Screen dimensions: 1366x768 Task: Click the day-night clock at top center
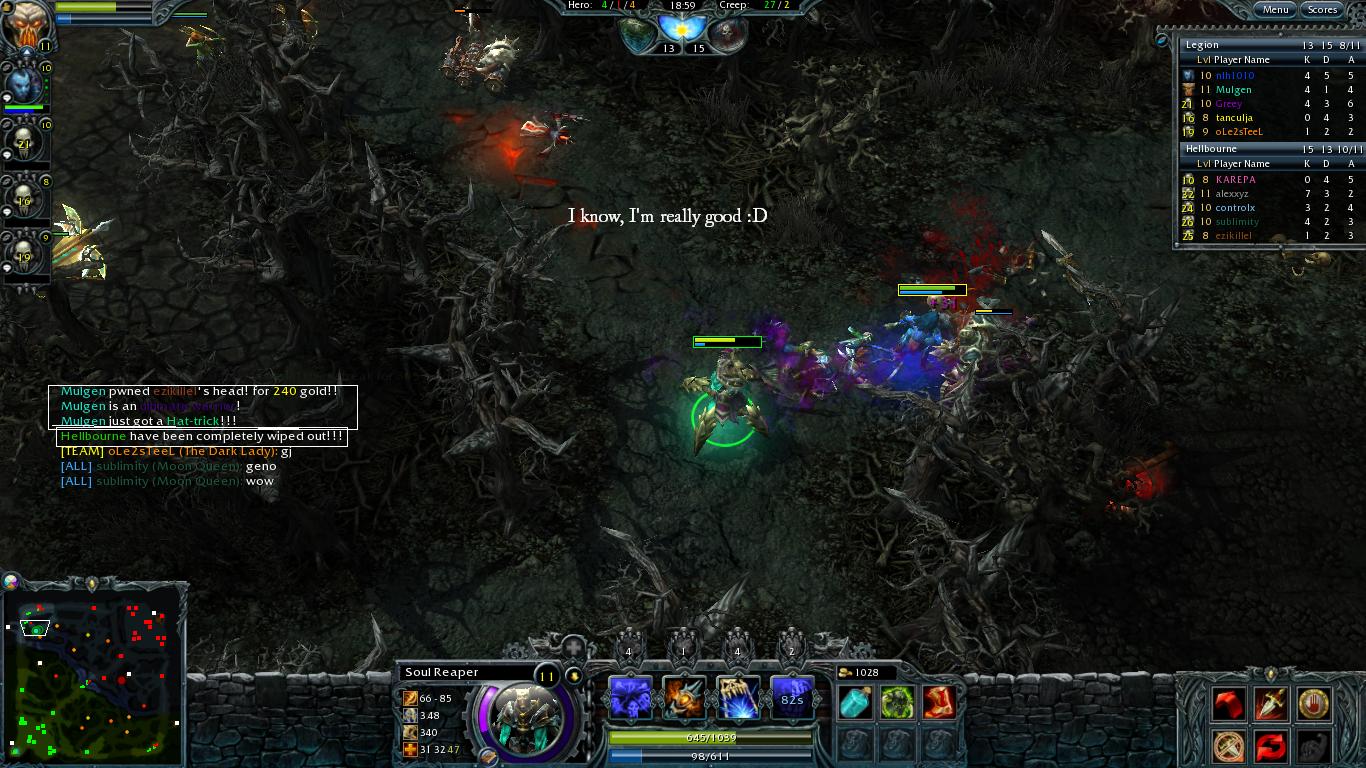point(683,27)
